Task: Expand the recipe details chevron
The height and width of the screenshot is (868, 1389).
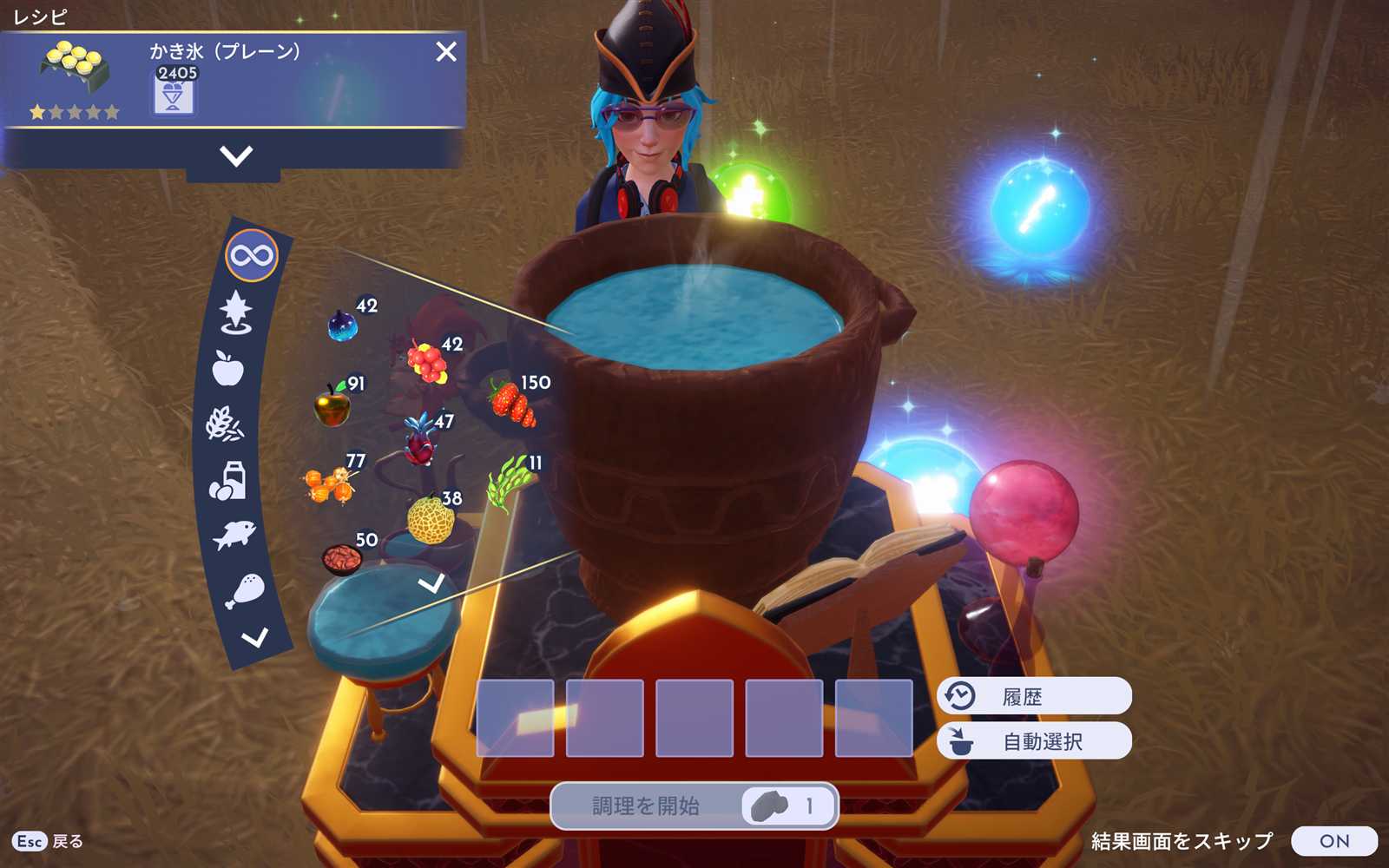Action: [x=236, y=156]
